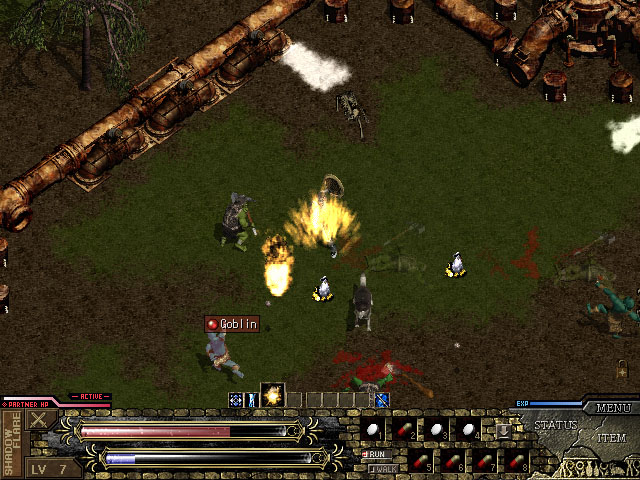The width and height of the screenshot is (640, 480).
Task: Use the white pill in quick slot 4
Action: click(469, 429)
